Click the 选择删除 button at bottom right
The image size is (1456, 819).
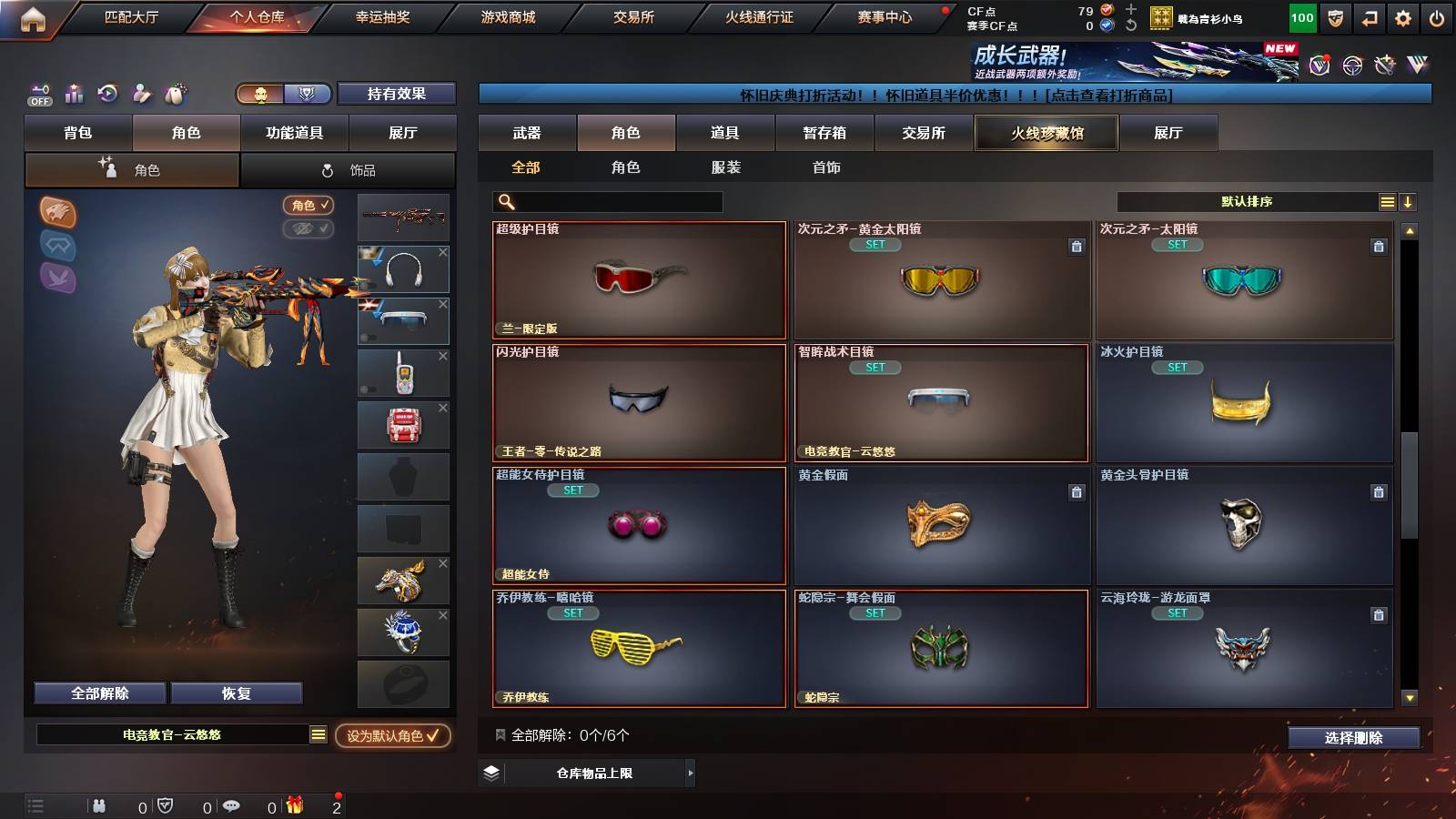1353,737
